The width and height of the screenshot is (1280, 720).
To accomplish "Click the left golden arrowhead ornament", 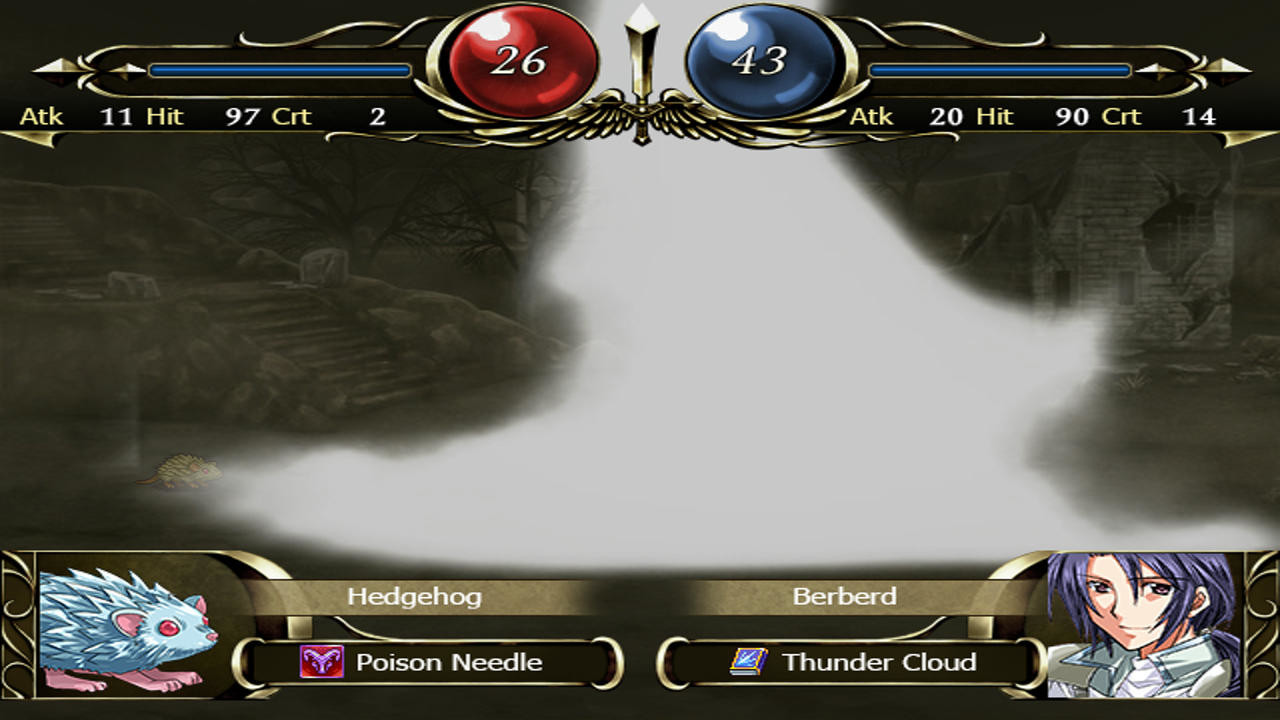I will coord(60,70).
